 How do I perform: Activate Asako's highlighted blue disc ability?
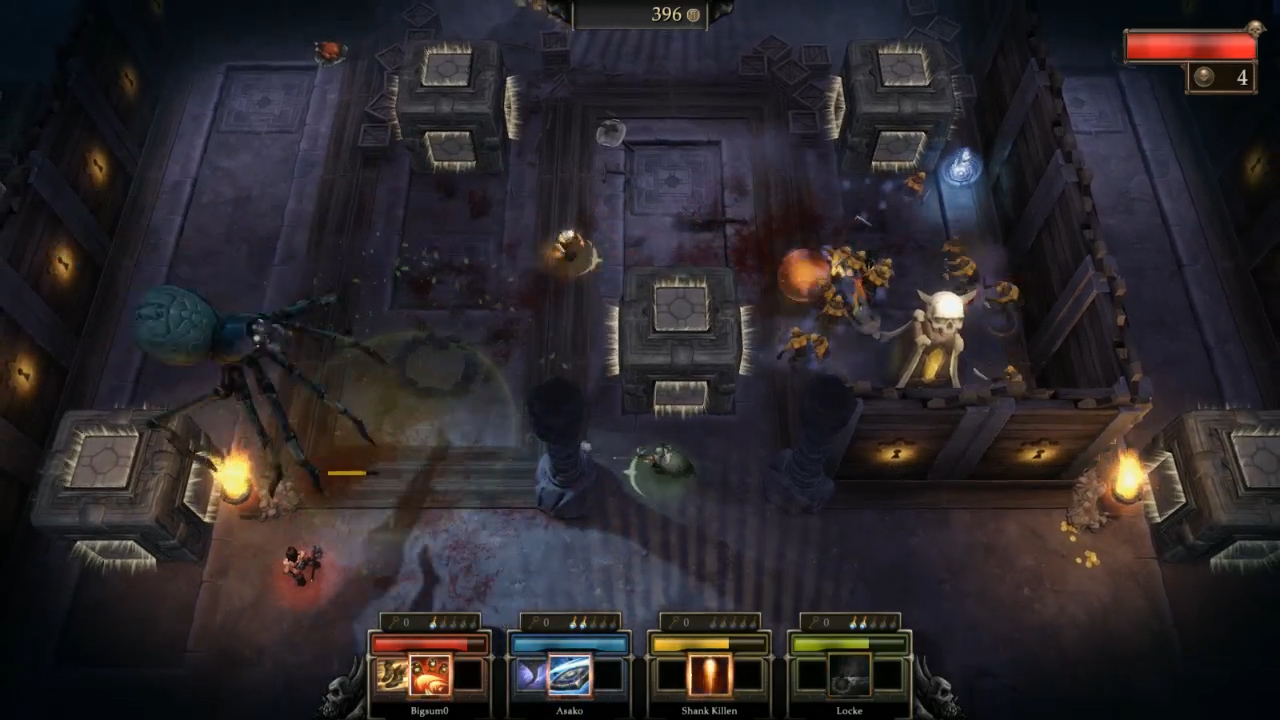click(570, 675)
